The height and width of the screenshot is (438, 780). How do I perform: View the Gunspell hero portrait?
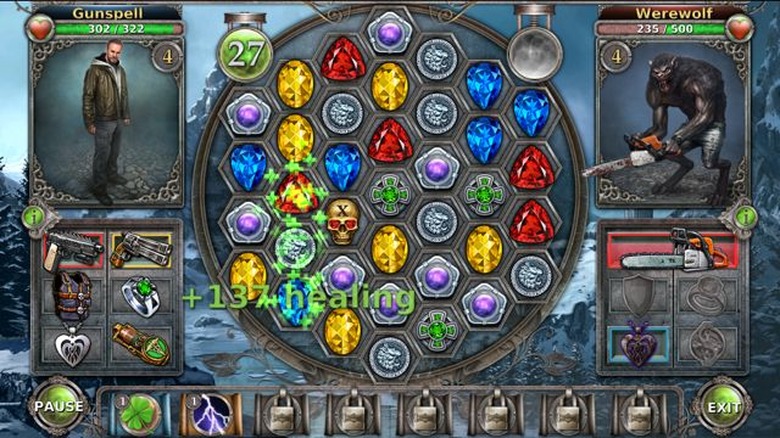click(107, 122)
